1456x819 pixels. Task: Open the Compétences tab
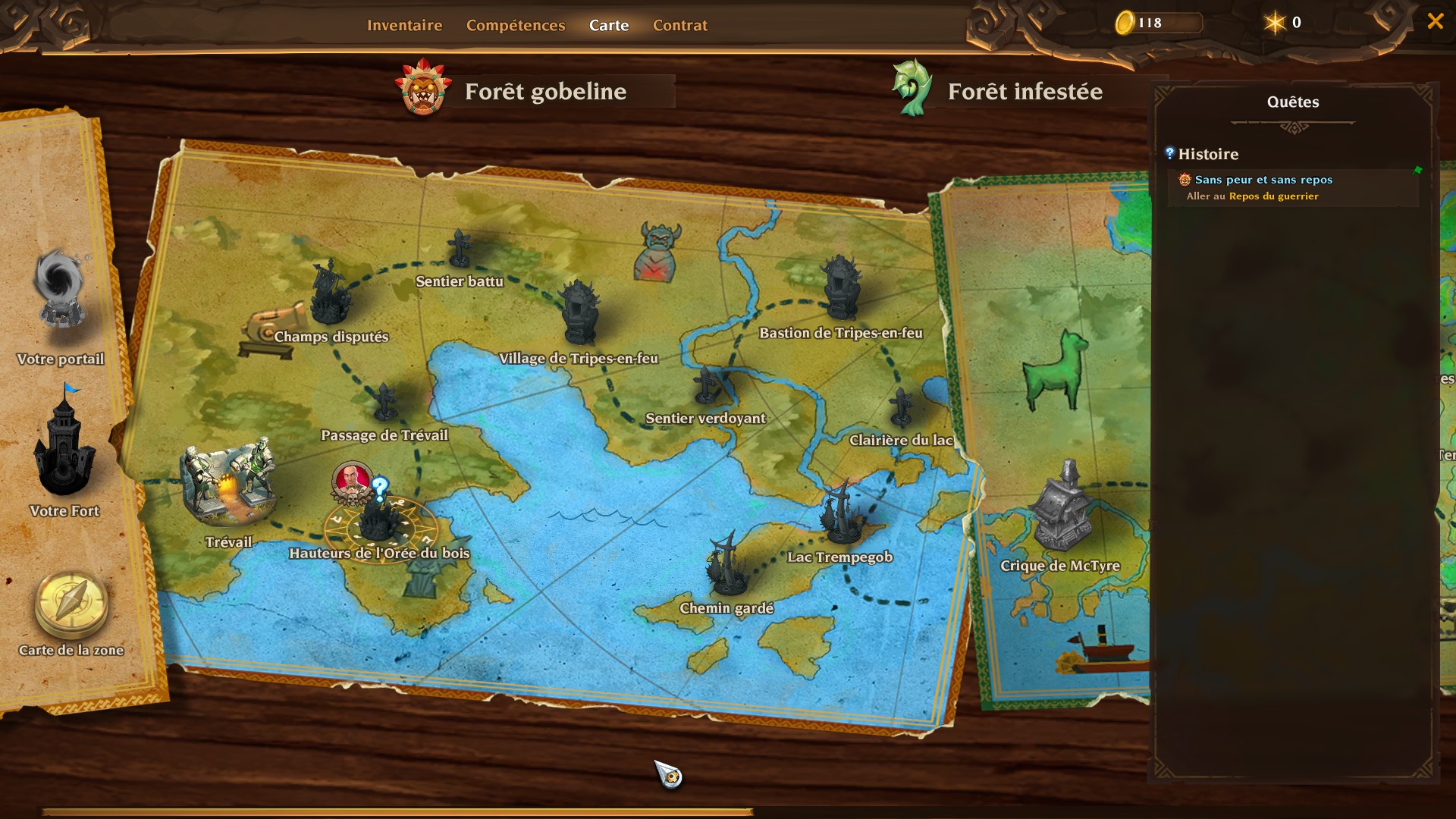(516, 25)
